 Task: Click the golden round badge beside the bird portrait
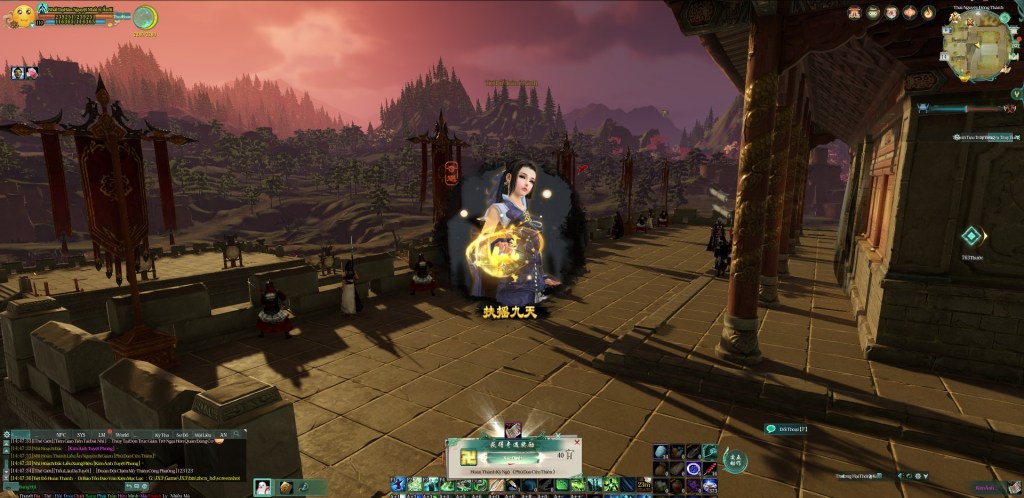[x=286, y=487]
